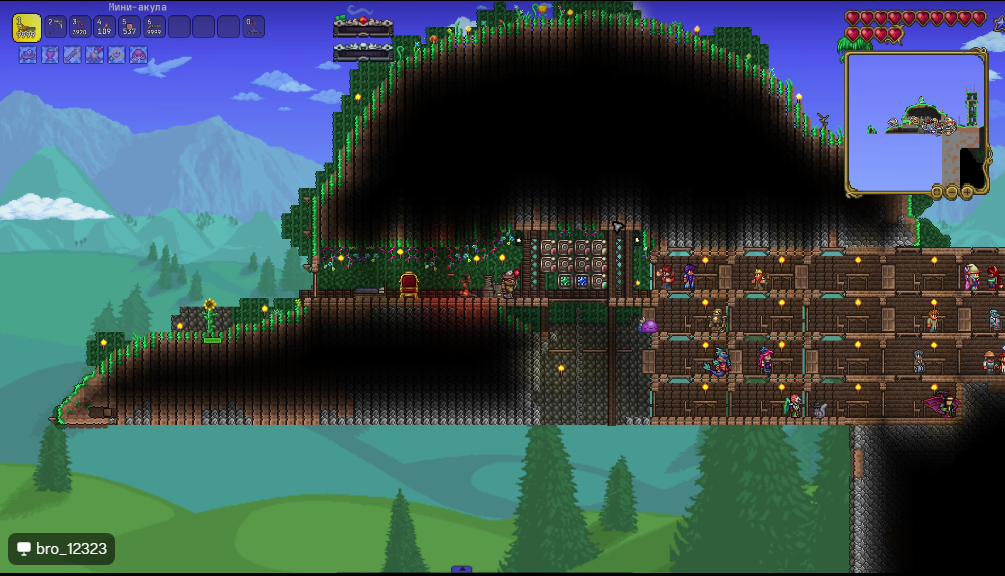Choose the bow in hotbar slot 3
The width and height of the screenshot is (1005, 576).
[81, 27]
